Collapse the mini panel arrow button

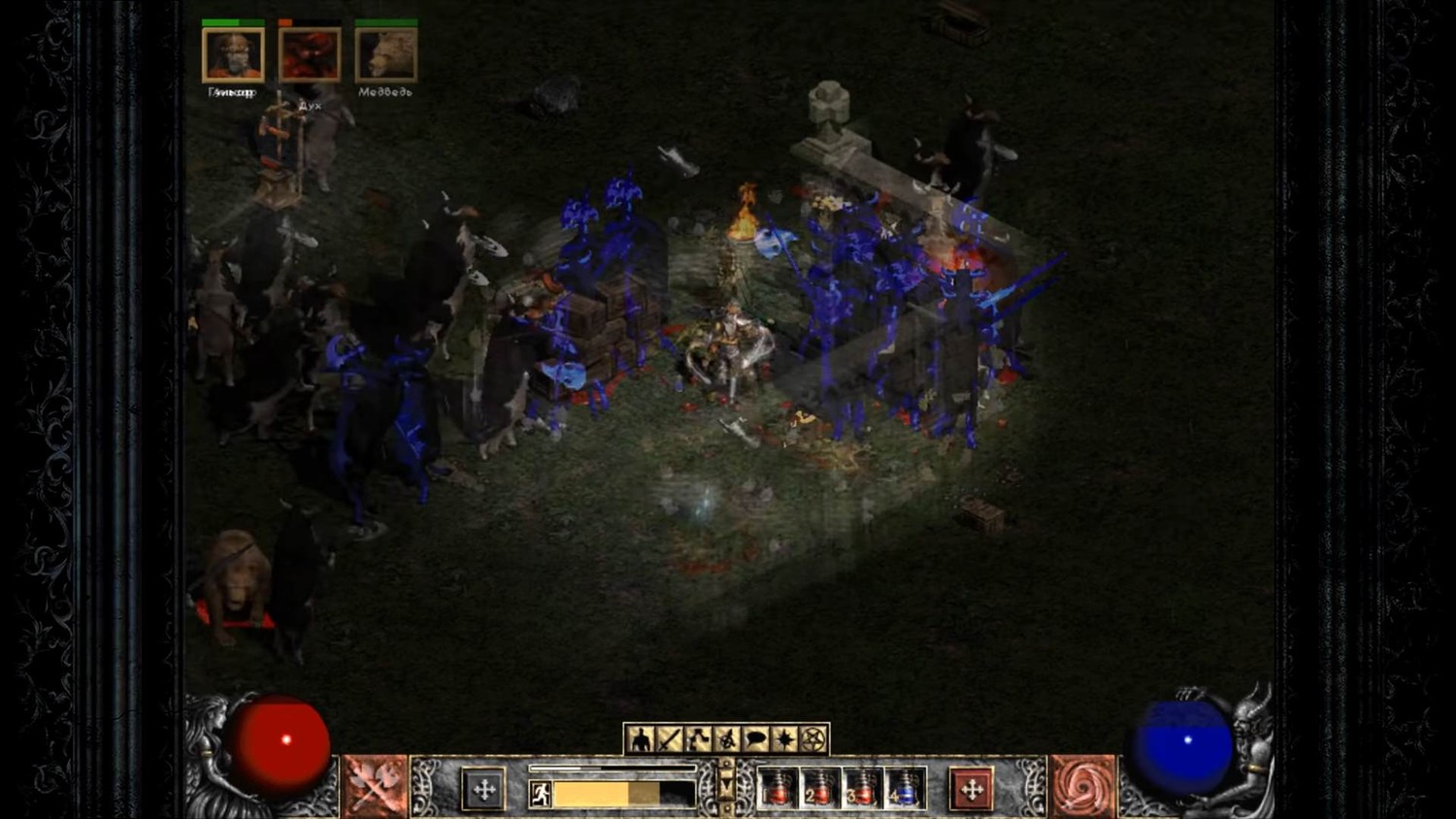(x=726, y=784)
